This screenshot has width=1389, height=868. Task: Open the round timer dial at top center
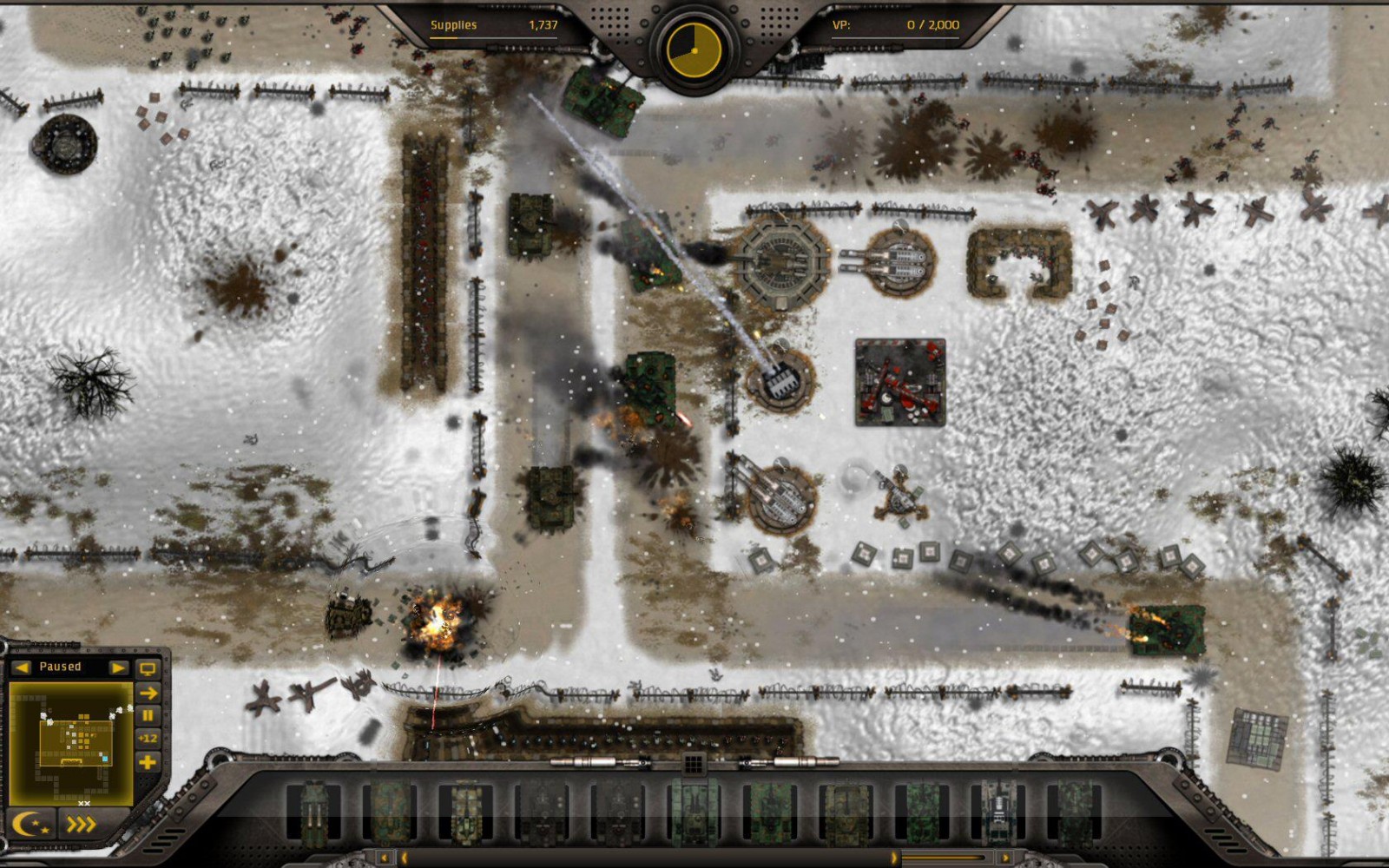click(694, 52)
